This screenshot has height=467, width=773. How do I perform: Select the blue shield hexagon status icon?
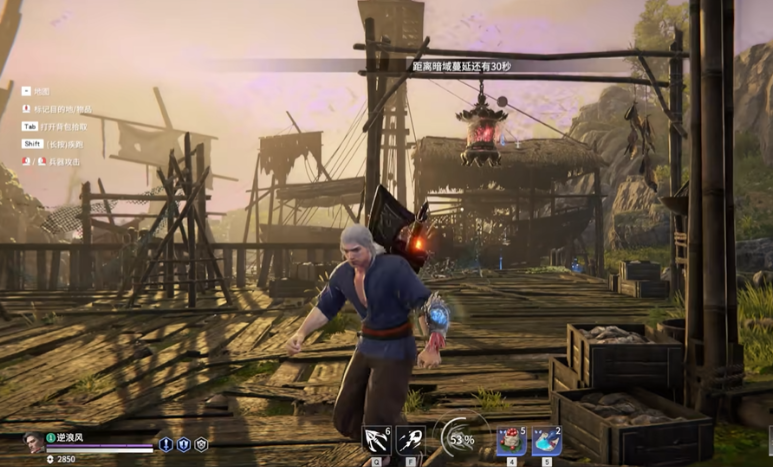183,444
